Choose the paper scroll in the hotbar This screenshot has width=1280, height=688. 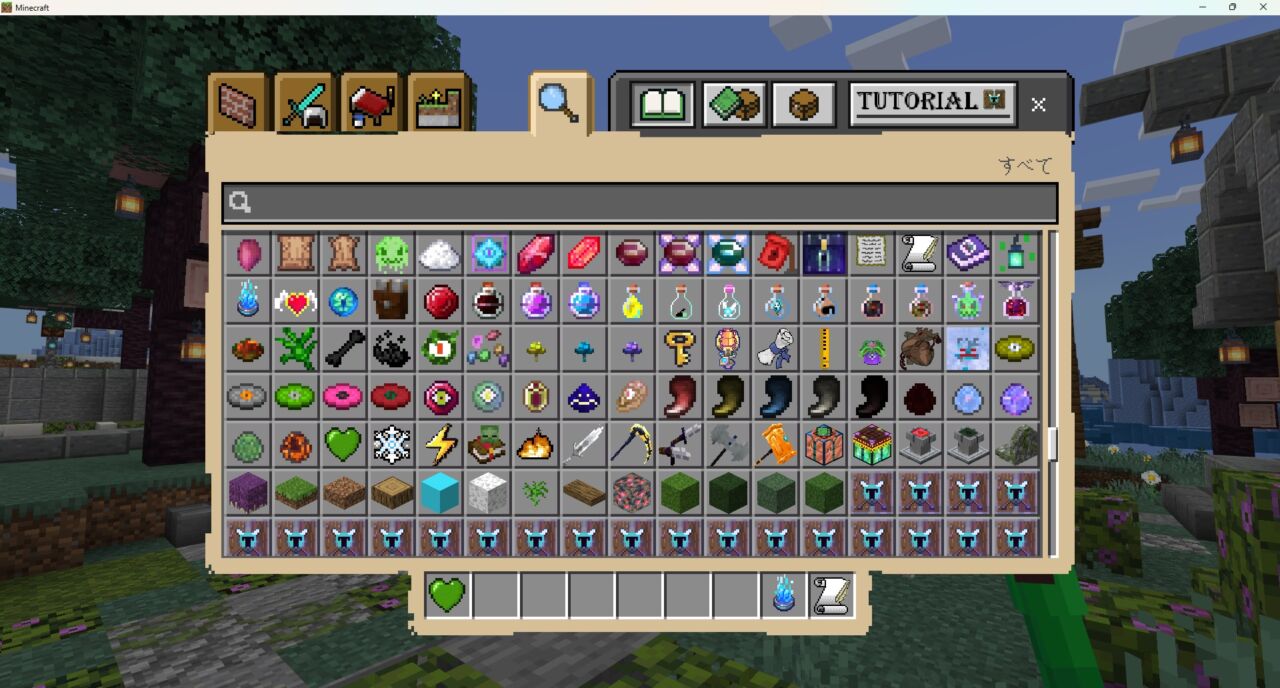(x=831, y=596)
